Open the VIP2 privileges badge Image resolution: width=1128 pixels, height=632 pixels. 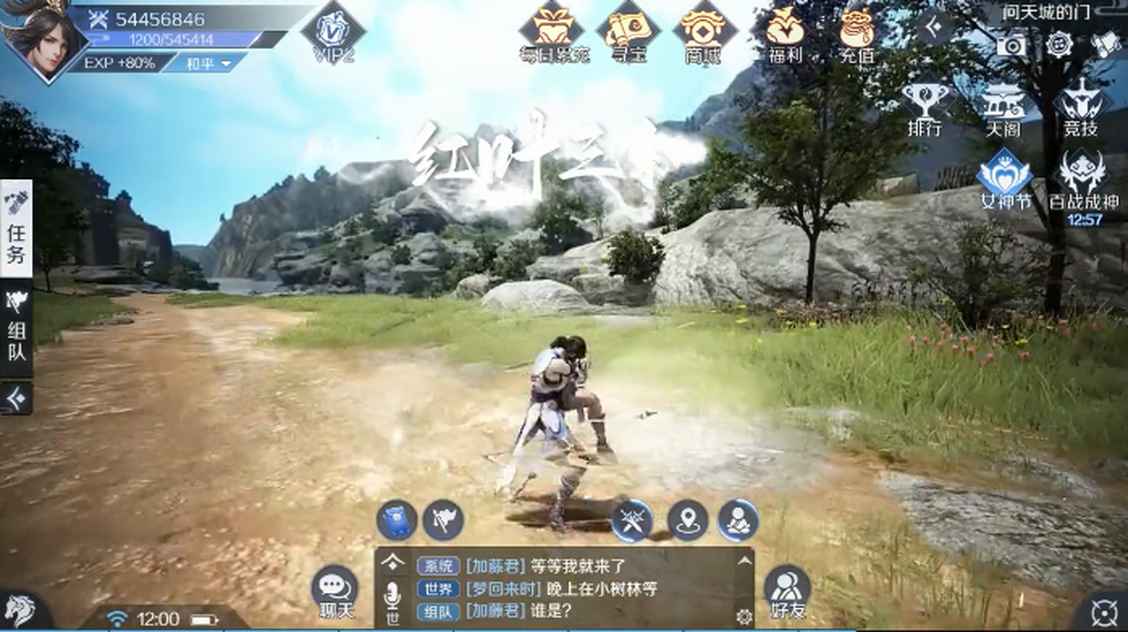point(333,33)
